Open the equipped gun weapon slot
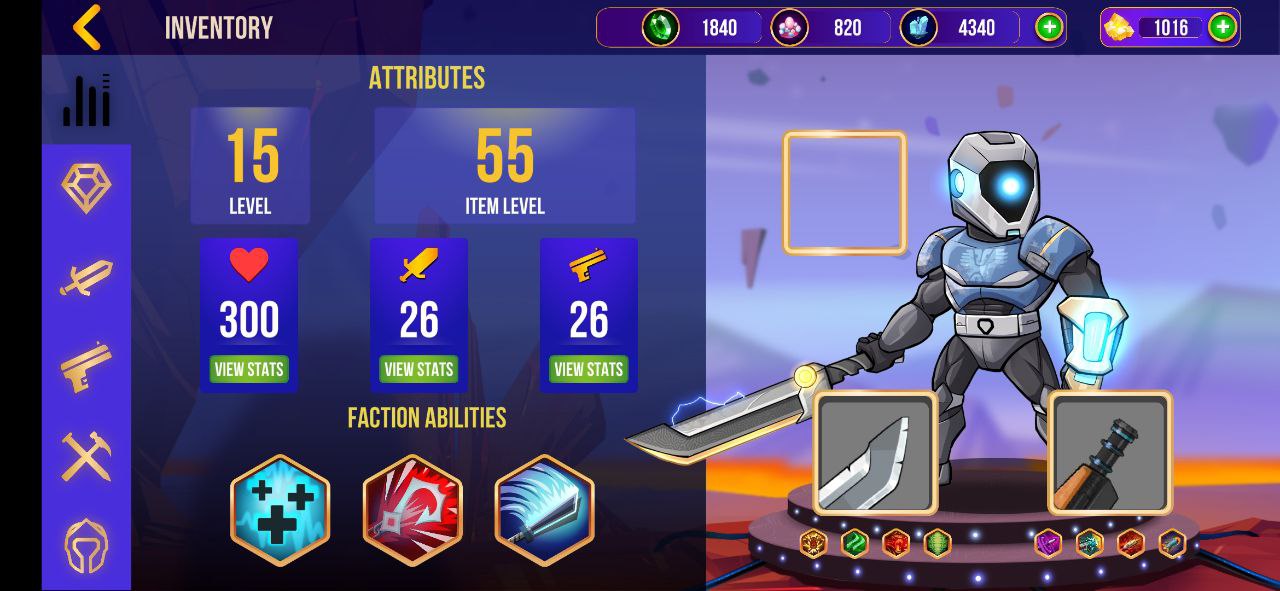Viewport: 1280px width, 591px height. [1110, 453]
